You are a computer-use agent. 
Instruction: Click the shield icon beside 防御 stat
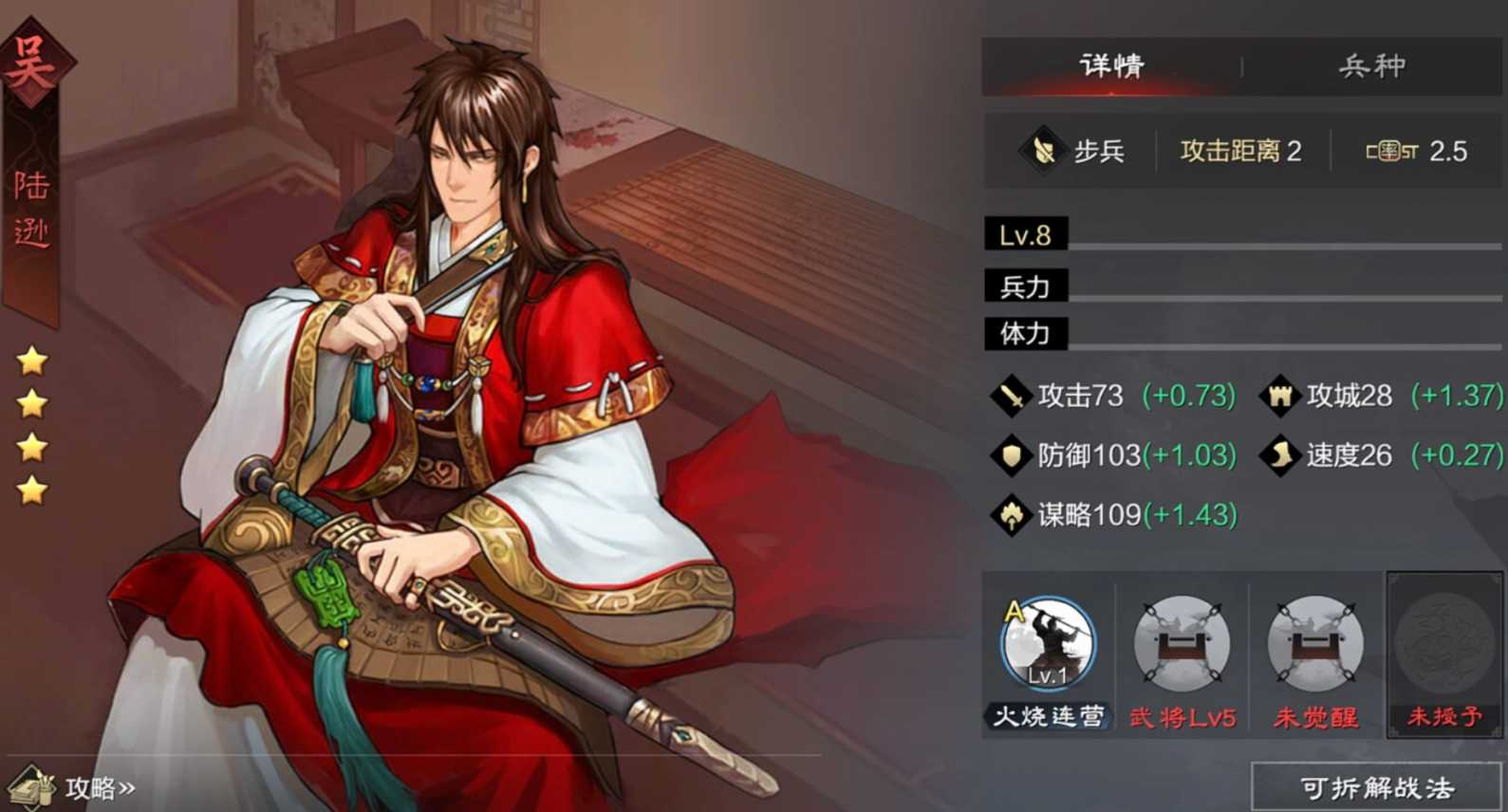tap(1011, 455)
